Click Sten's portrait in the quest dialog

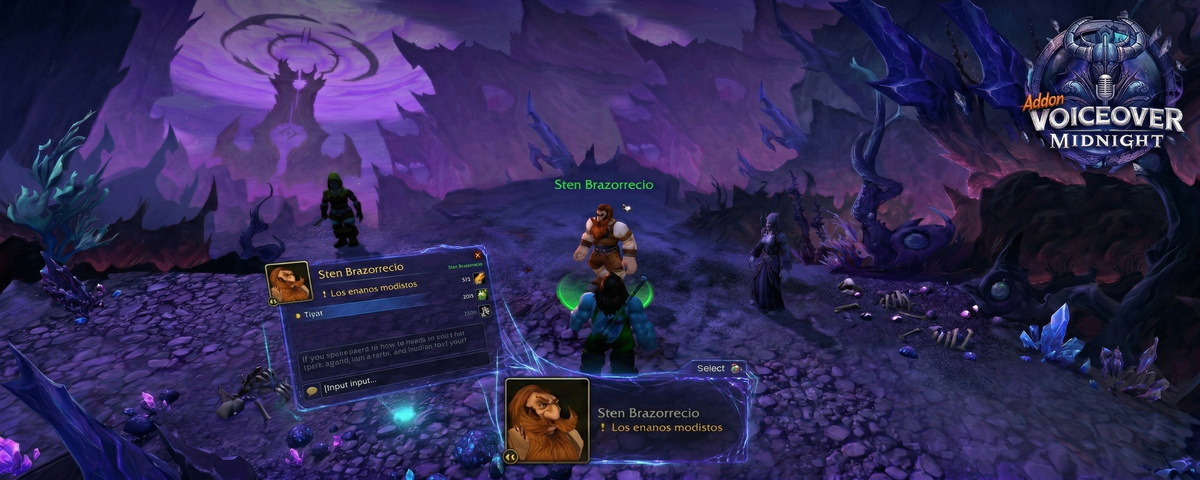pyautogui.click(x=288, y=283)
